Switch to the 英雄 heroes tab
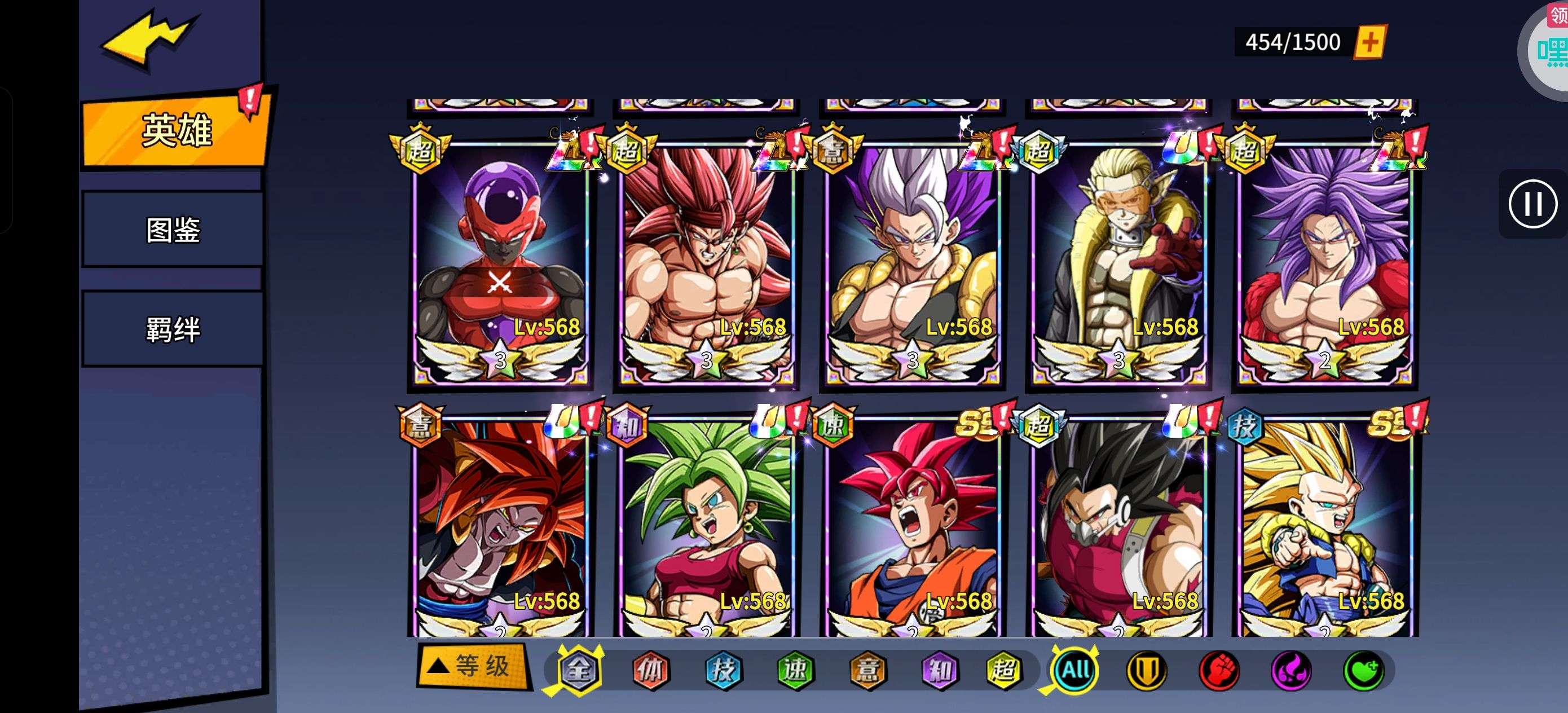This screenshot has height=713, width=1568. coord(175,130)
